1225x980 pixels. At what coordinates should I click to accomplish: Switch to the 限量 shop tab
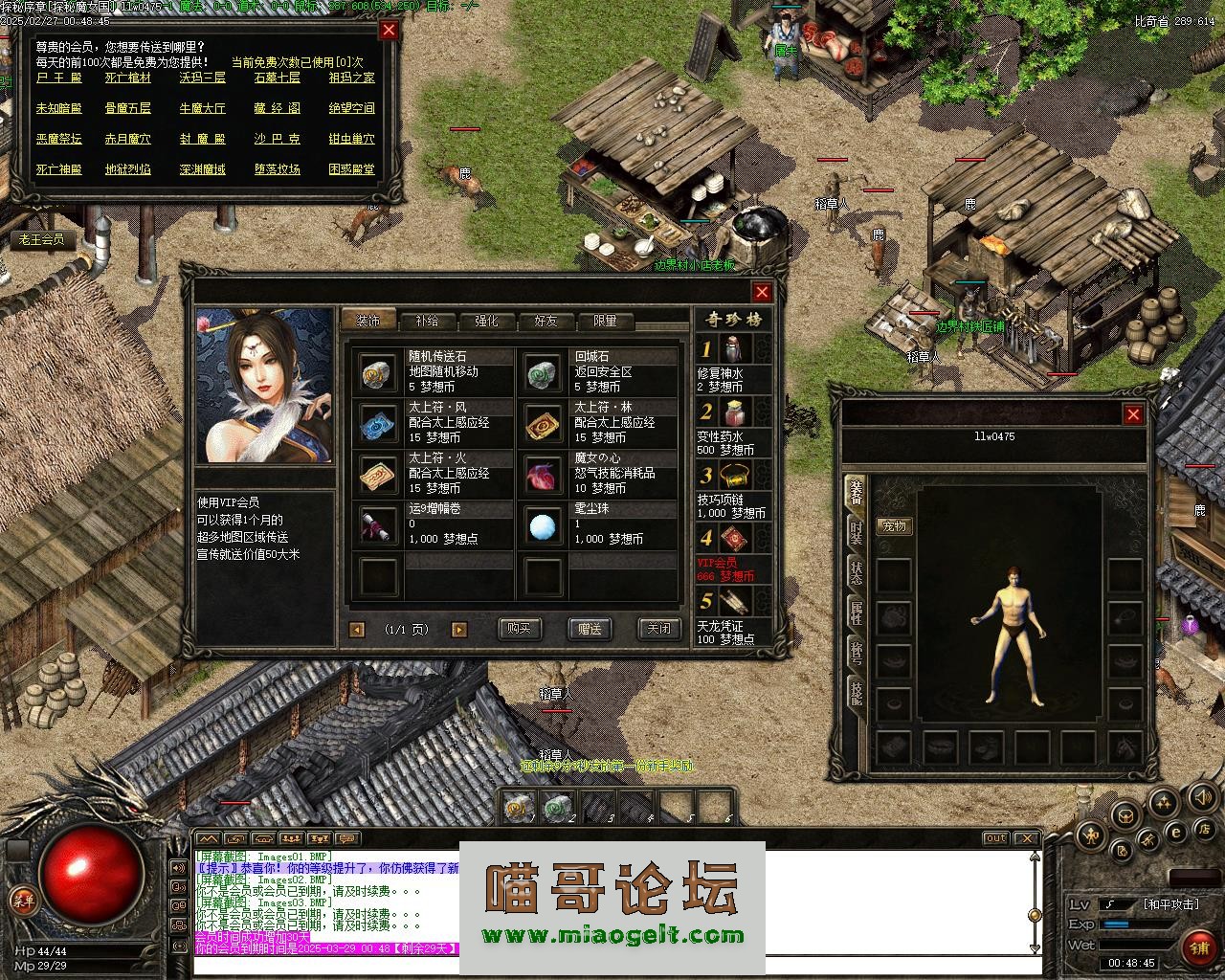[x=605, y=321]
